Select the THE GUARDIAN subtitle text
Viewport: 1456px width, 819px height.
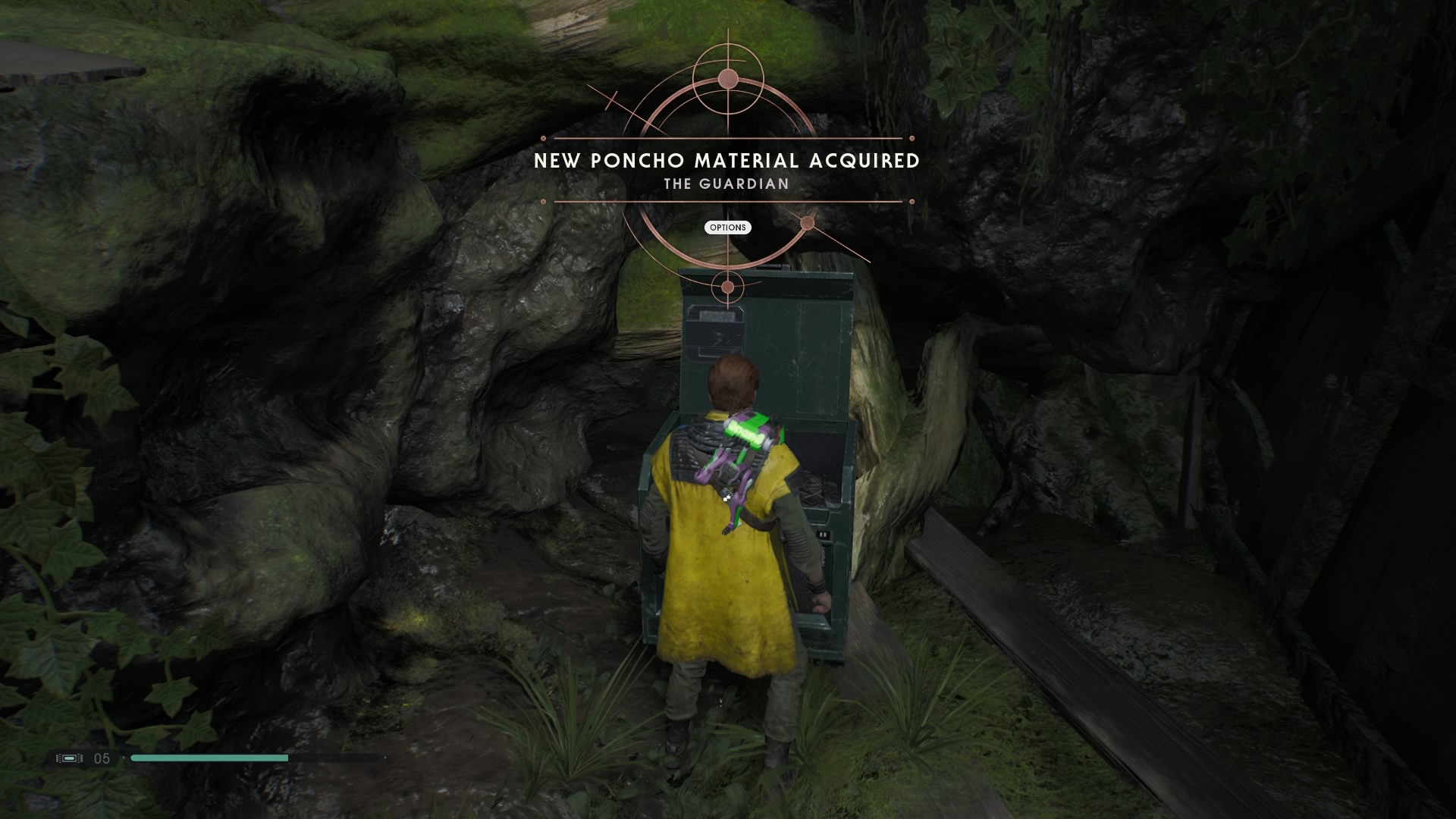click(726, 183)
